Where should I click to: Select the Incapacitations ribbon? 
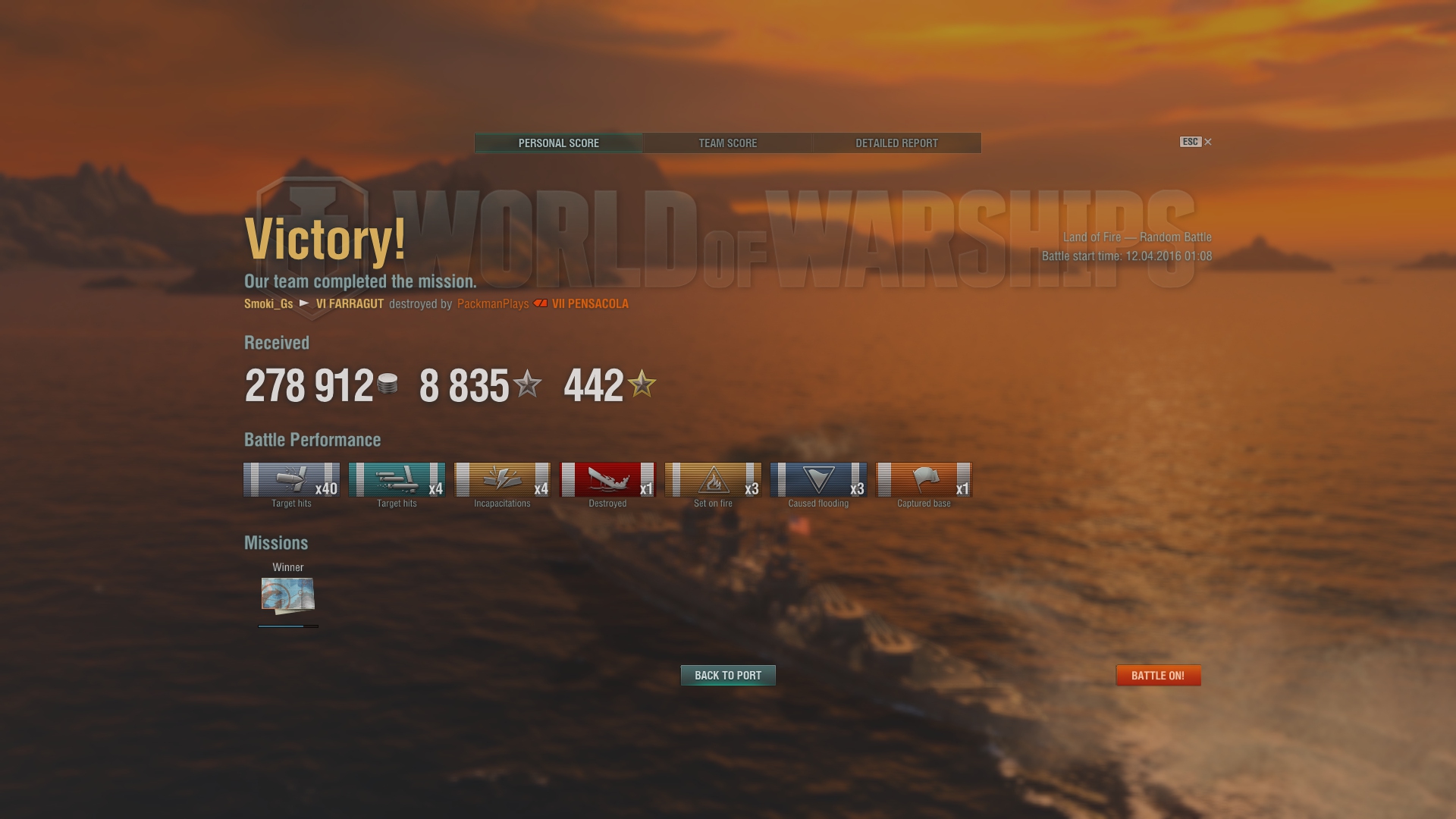tap(502, 480)
